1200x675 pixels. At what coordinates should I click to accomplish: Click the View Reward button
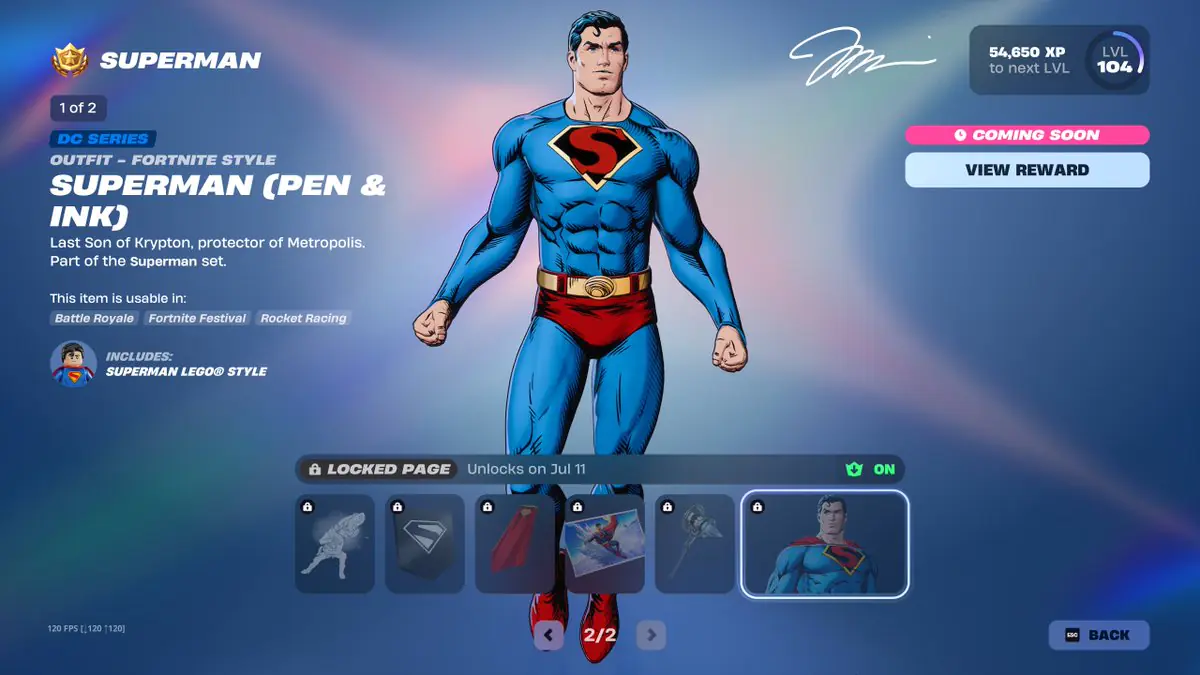click(x=1027, y=170)
